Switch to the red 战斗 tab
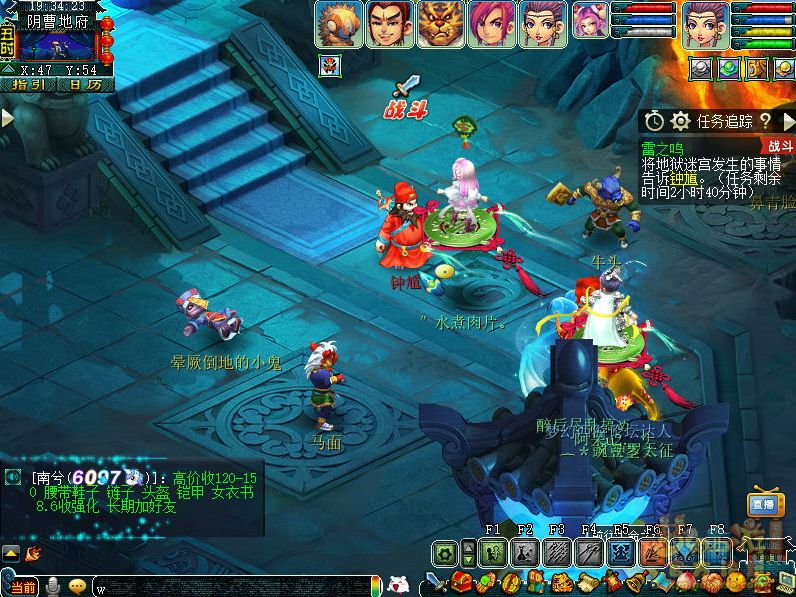The image size is (796, 597). pyautogui.click(x=780, y=145)
